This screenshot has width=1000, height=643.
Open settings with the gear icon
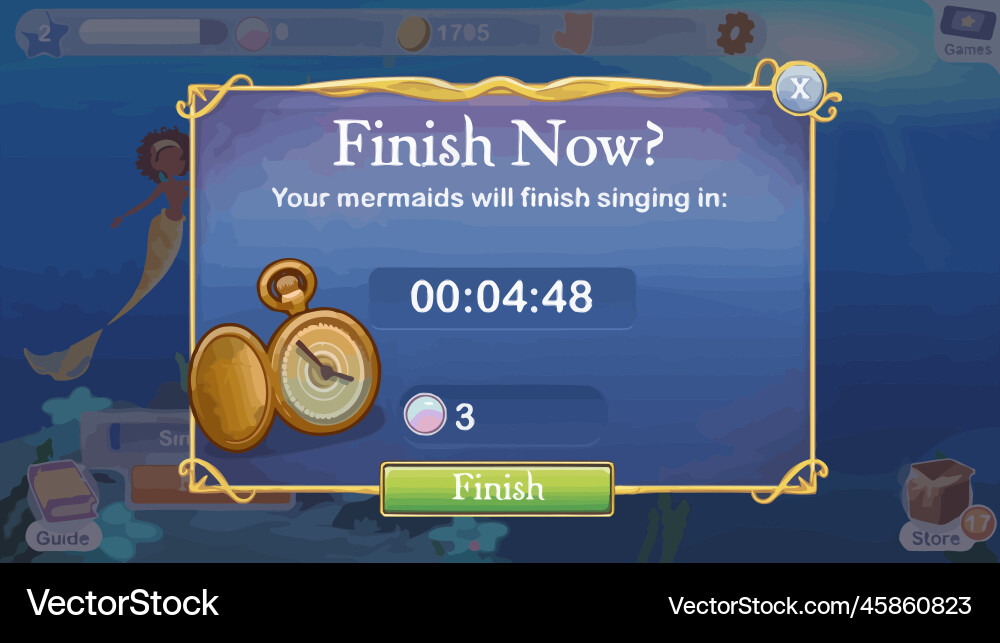point(735,34)
